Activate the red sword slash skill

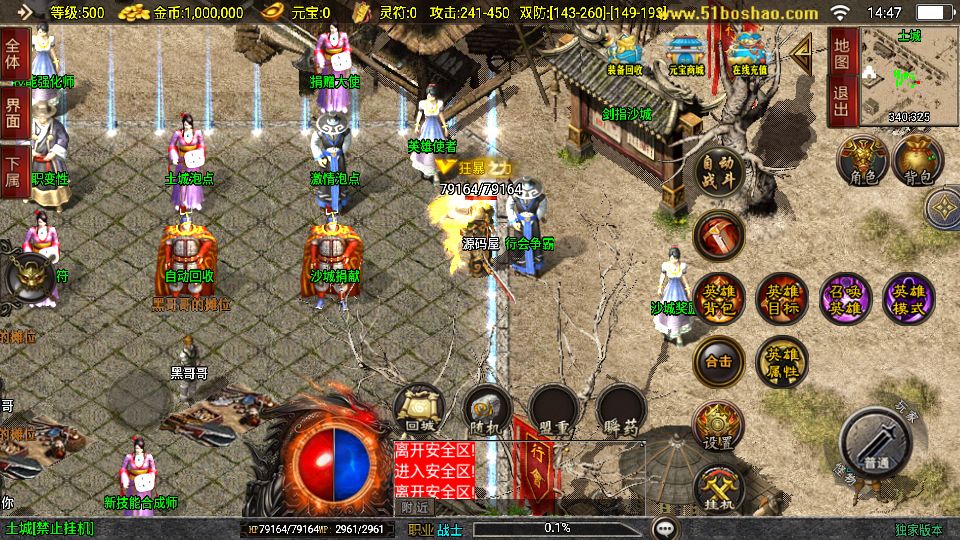[x=718, y=235]
